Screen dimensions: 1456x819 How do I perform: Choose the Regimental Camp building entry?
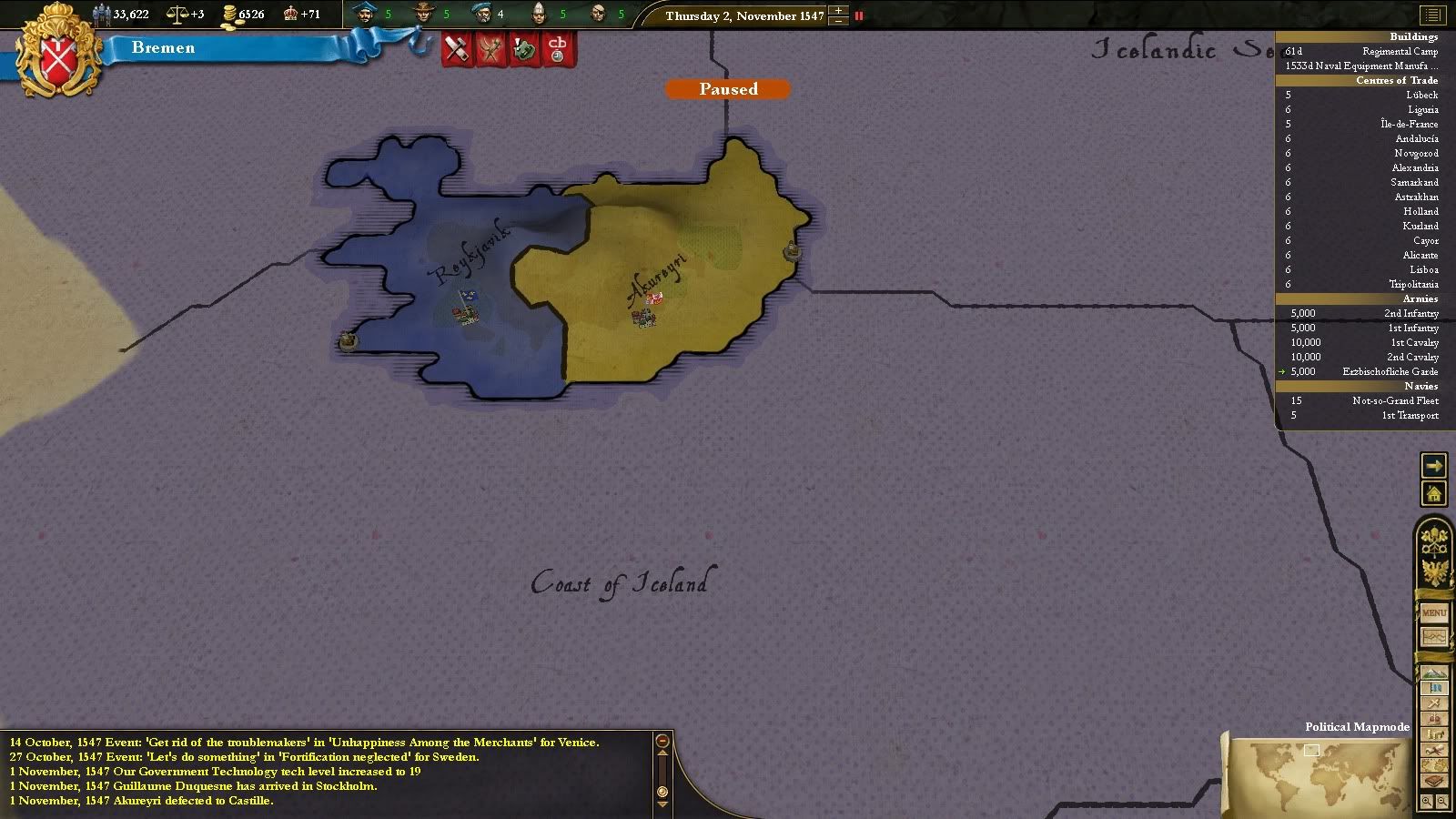1400,51
